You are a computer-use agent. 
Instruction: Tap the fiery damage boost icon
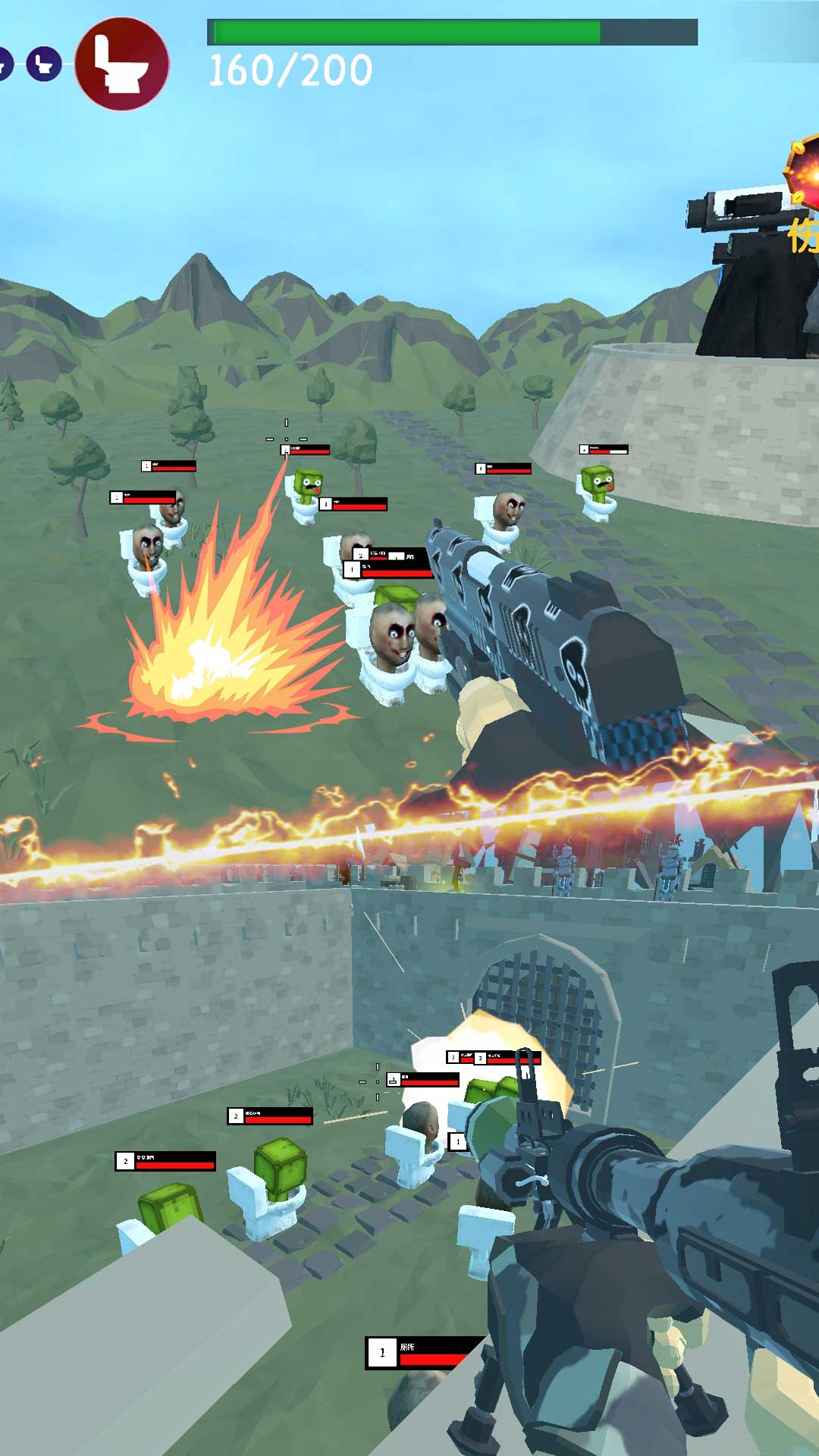[x=804, y=173]
